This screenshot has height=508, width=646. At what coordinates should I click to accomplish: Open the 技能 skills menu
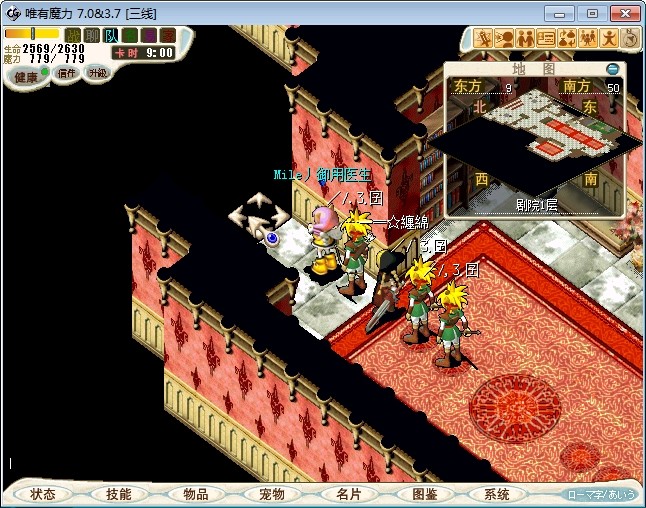[118, 494]
